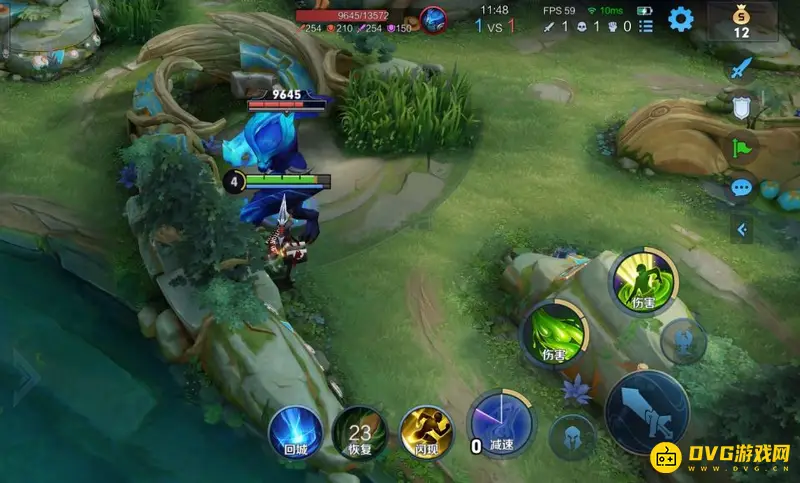
Task: Tap the blue sword attack signal icon
Action: point(740,69)
